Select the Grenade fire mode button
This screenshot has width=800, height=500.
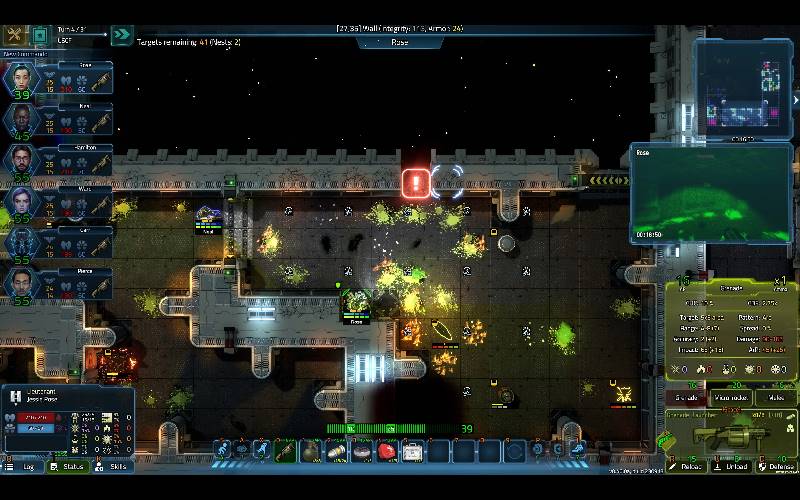[683, 397]
